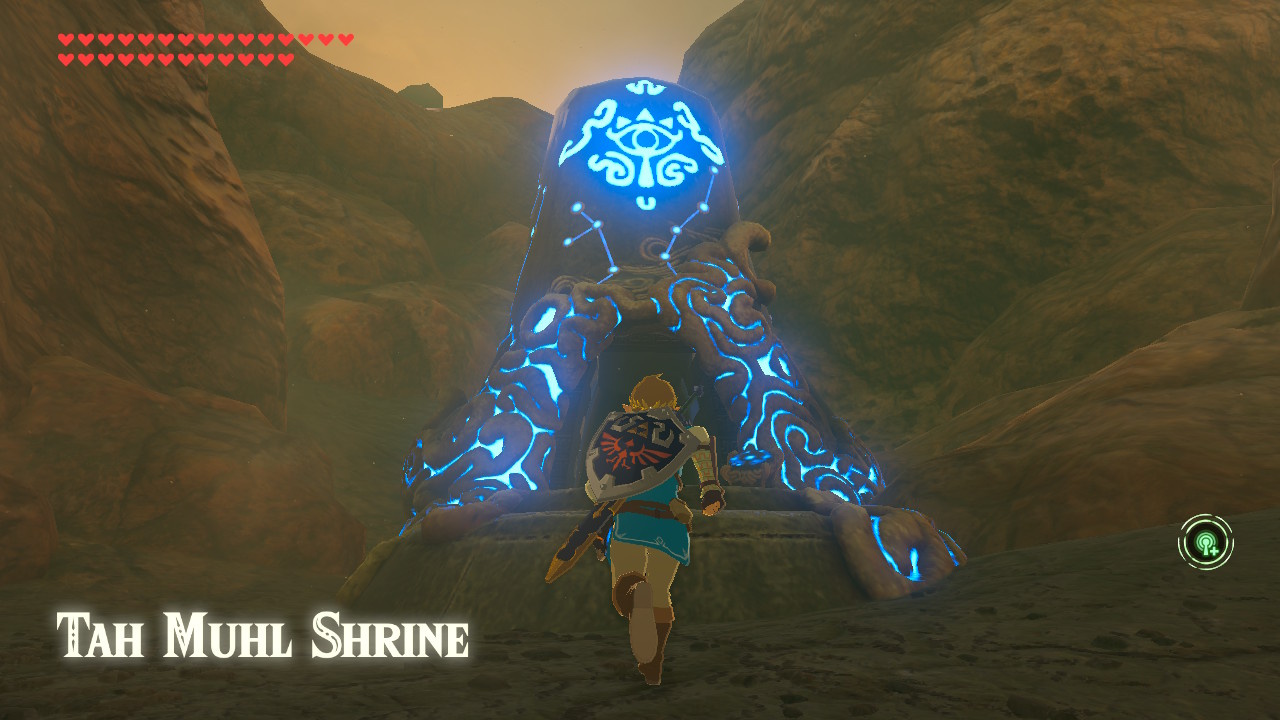Image resolution: width=1280 pixels, height=720 pixels.
Task: Click the half heart at the end of row one
Action: [x=344, y=37]
